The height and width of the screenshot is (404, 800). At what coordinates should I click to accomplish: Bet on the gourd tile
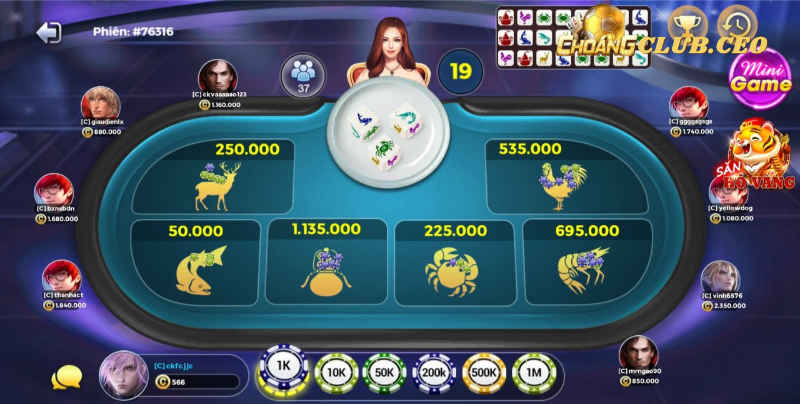pyautogui.click(x=327, y=260)
